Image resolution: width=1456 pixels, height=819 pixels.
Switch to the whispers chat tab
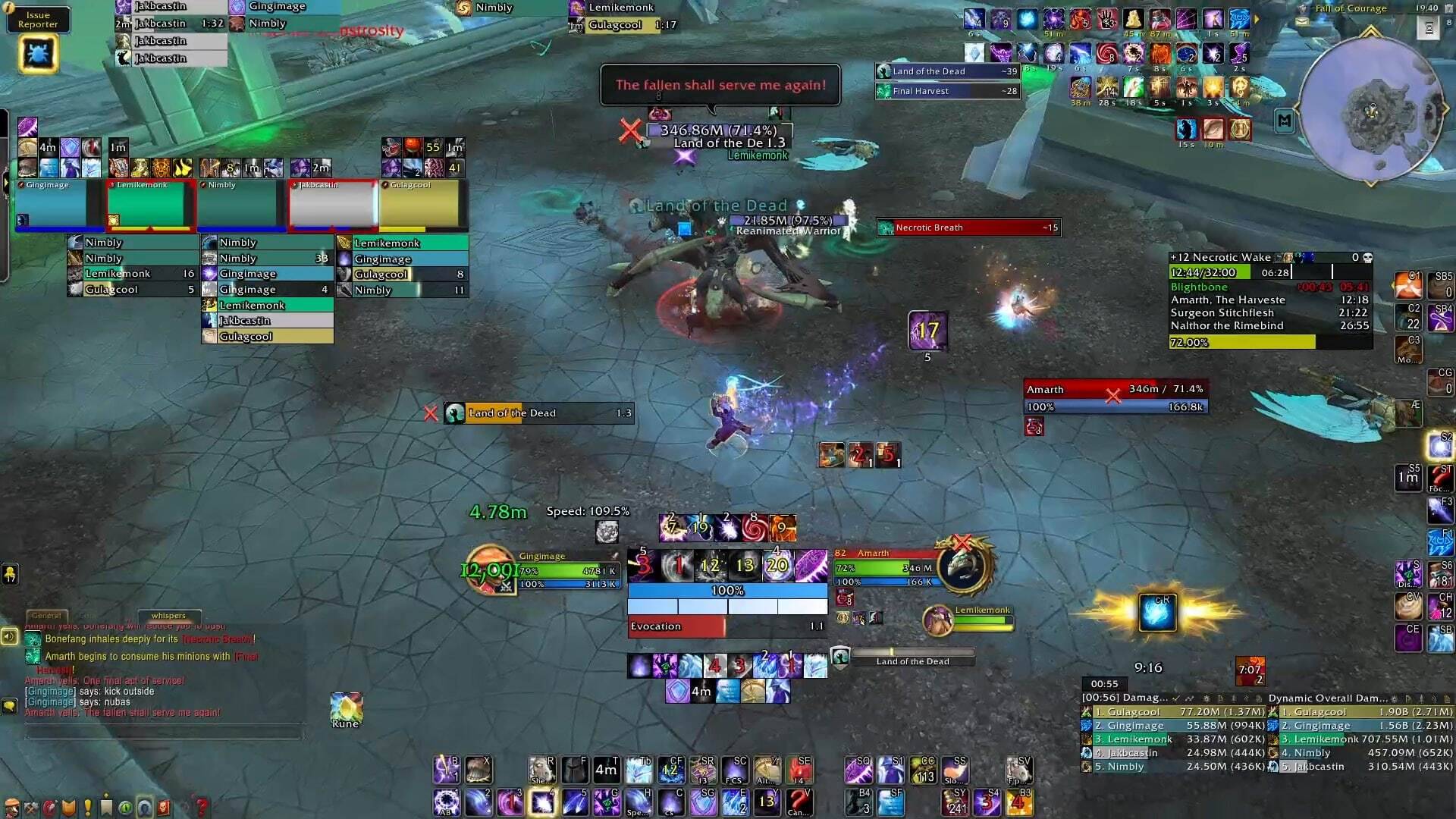(168, 616)
